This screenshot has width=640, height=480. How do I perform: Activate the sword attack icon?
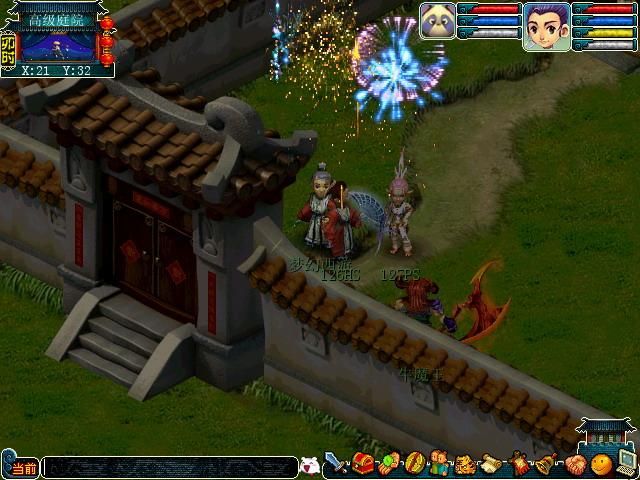coord(337,464)
